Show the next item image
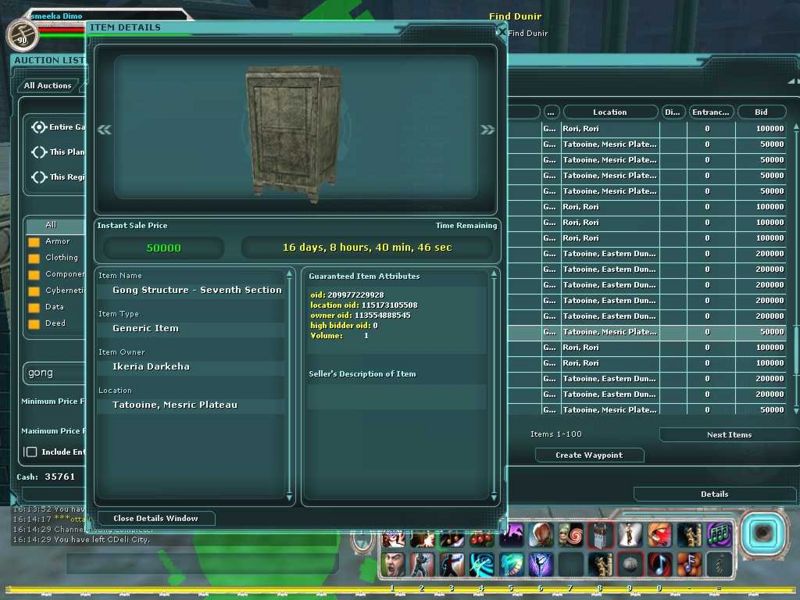Viewport: 800px width, 600px height. [487, 129]
